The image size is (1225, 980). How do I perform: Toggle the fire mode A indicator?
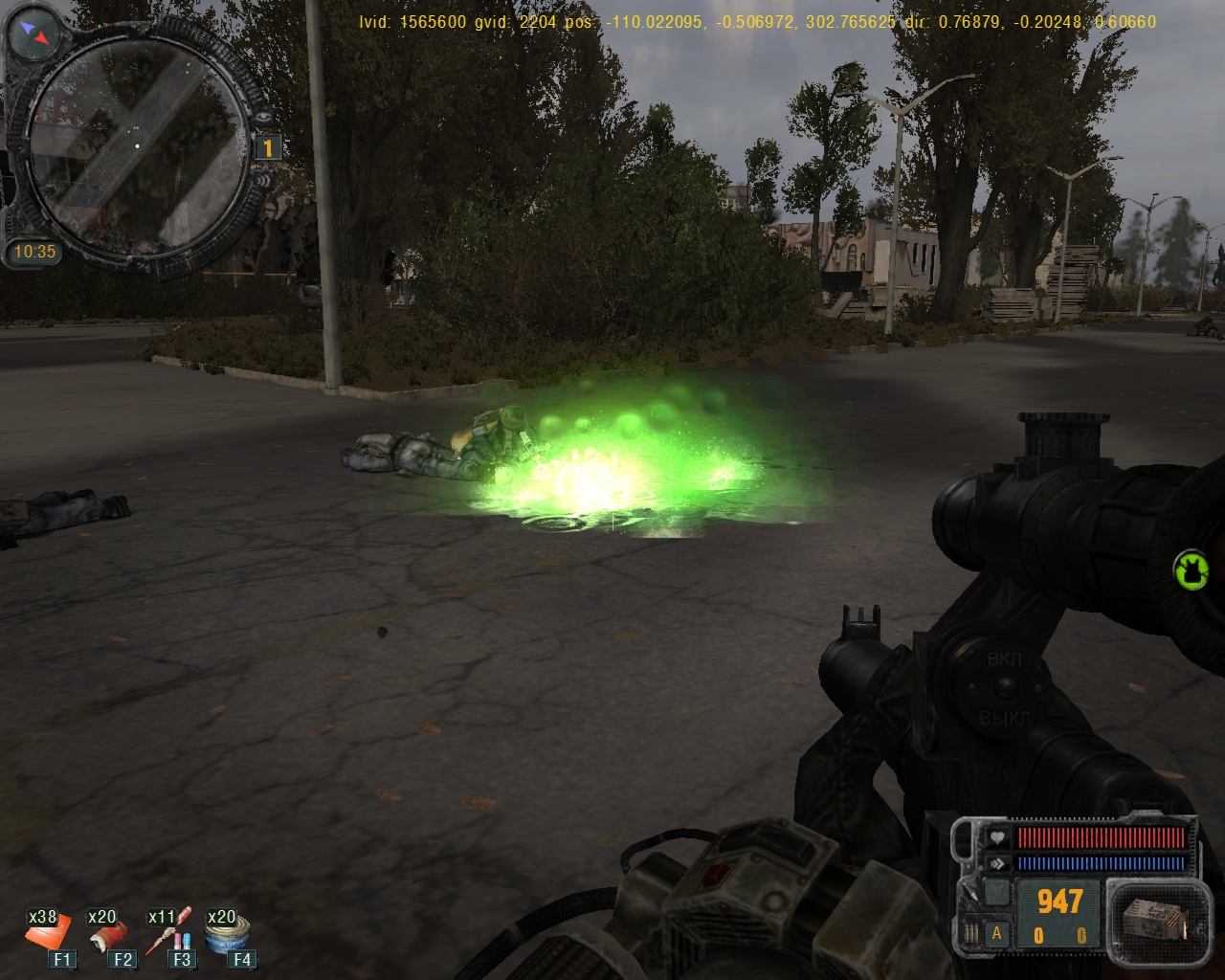tap(996, 934)
